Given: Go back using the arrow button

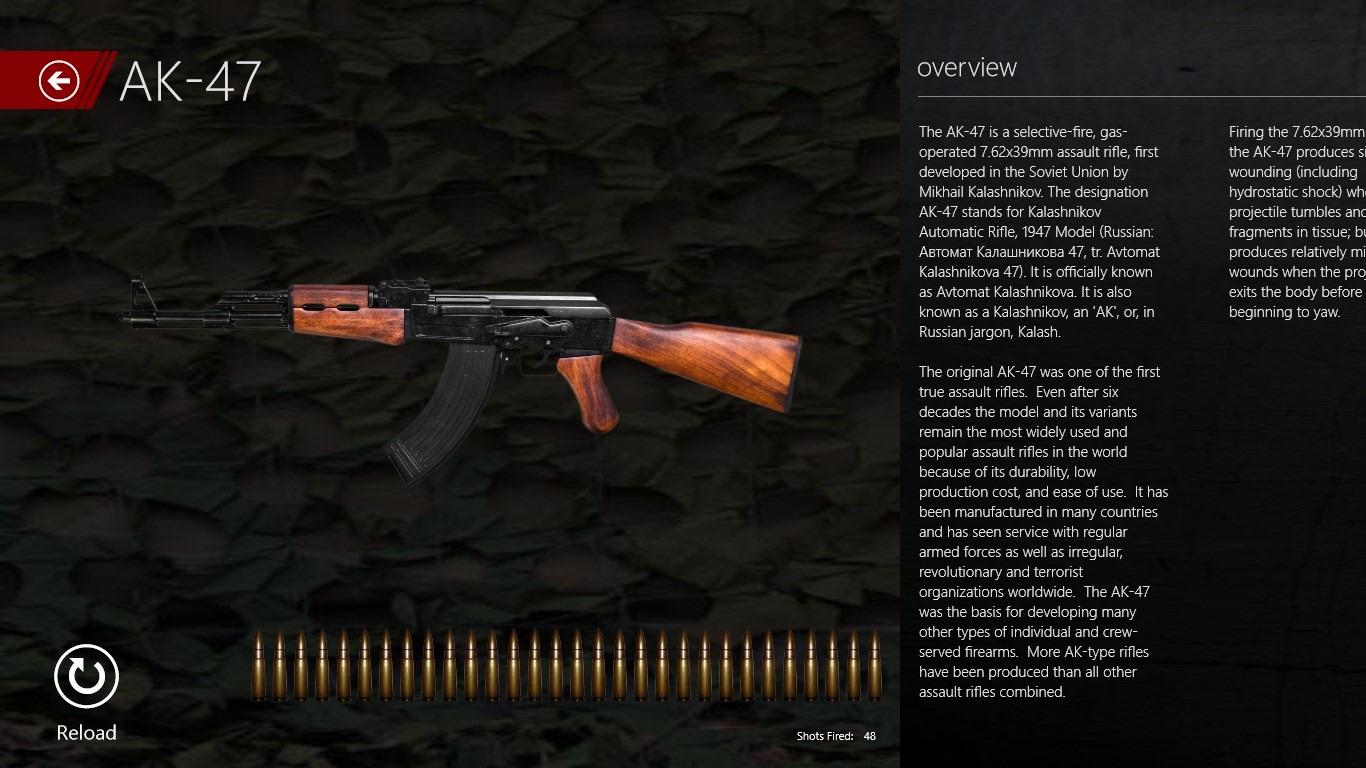Looking at the screenshot, I should click(x=59, y=80).
